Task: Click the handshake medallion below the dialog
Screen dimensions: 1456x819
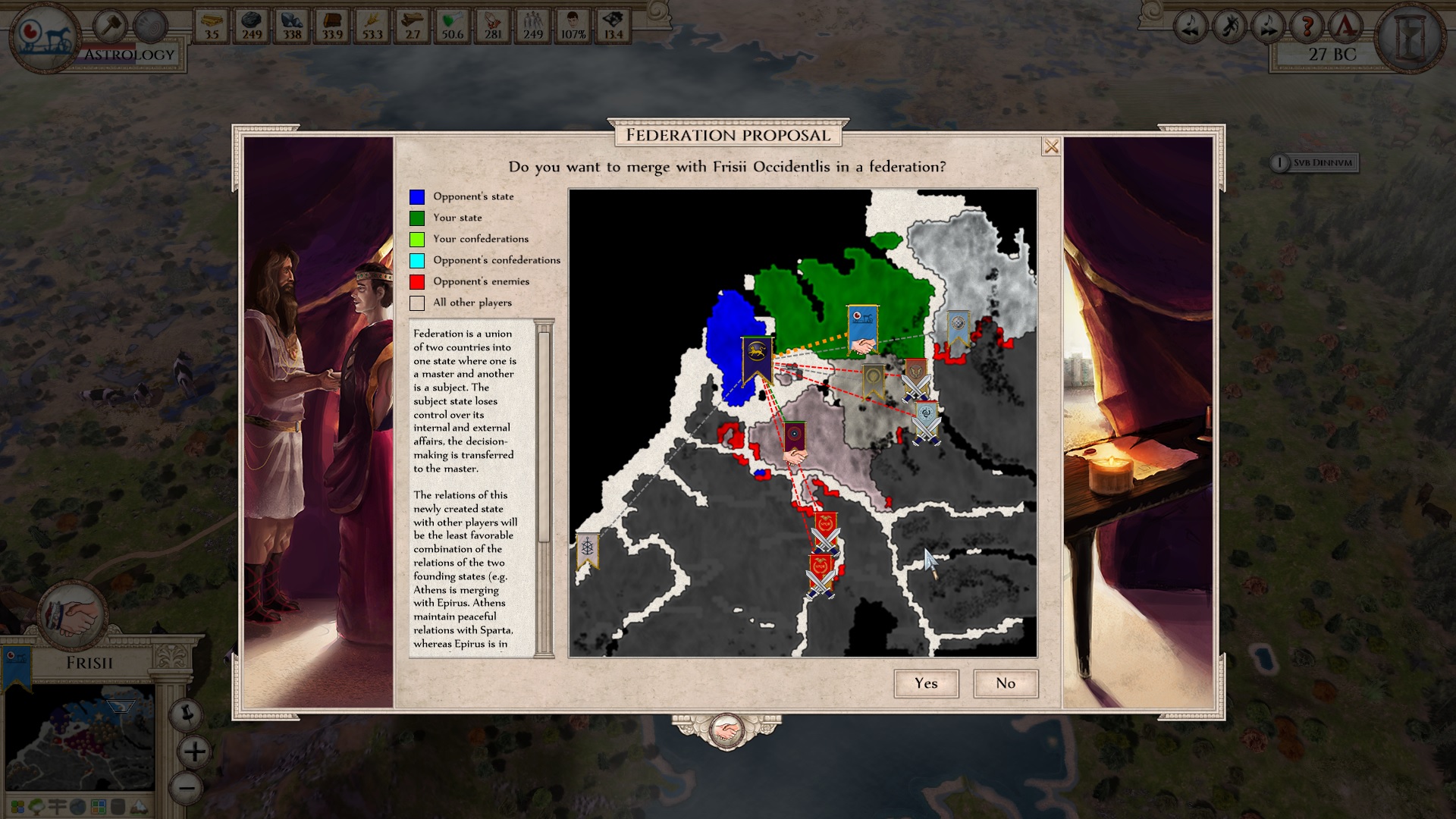Action: pyautogui.click(x=726, y=731)
